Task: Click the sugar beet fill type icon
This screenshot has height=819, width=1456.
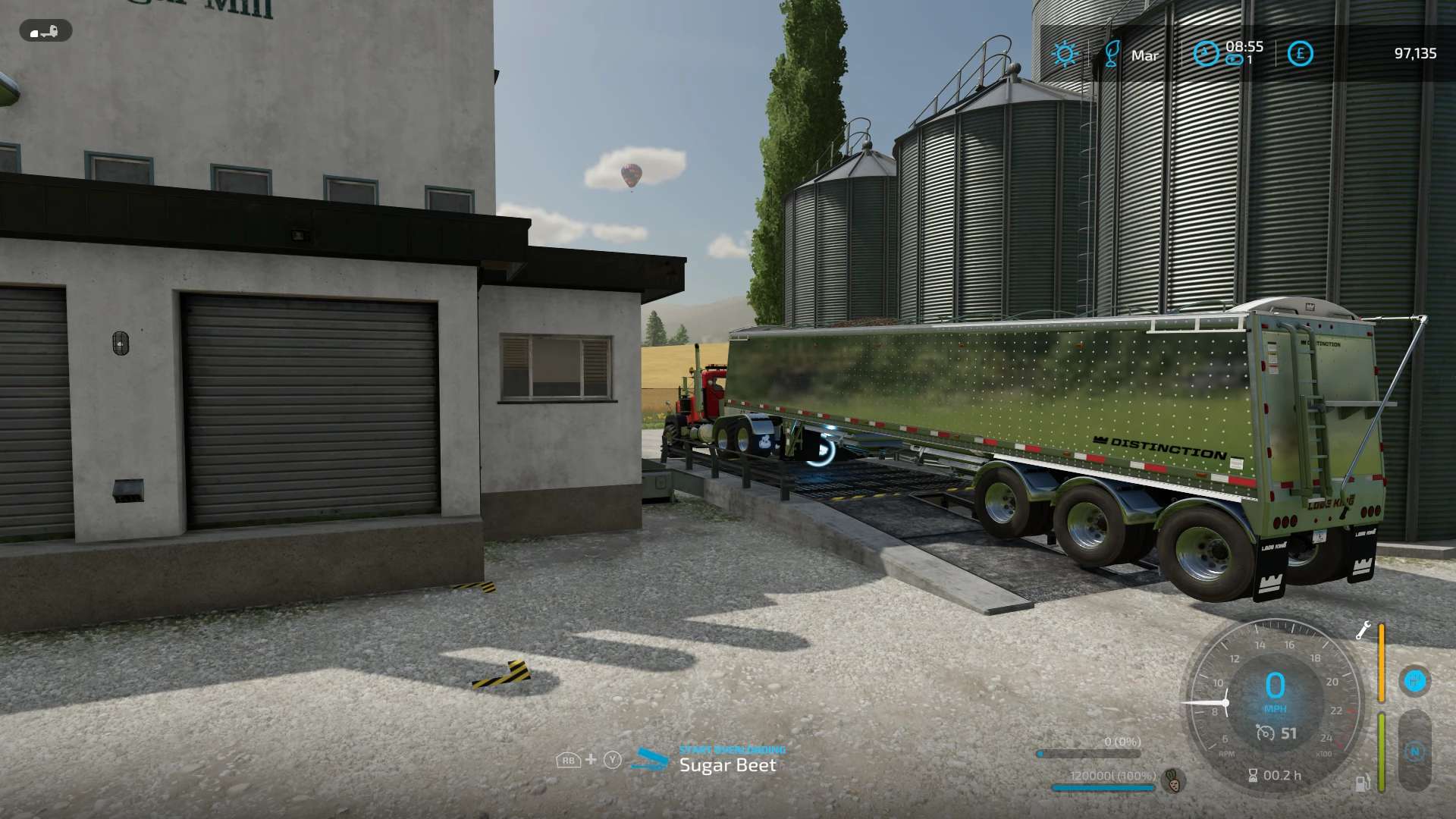Action: [x=1173, y=780]
